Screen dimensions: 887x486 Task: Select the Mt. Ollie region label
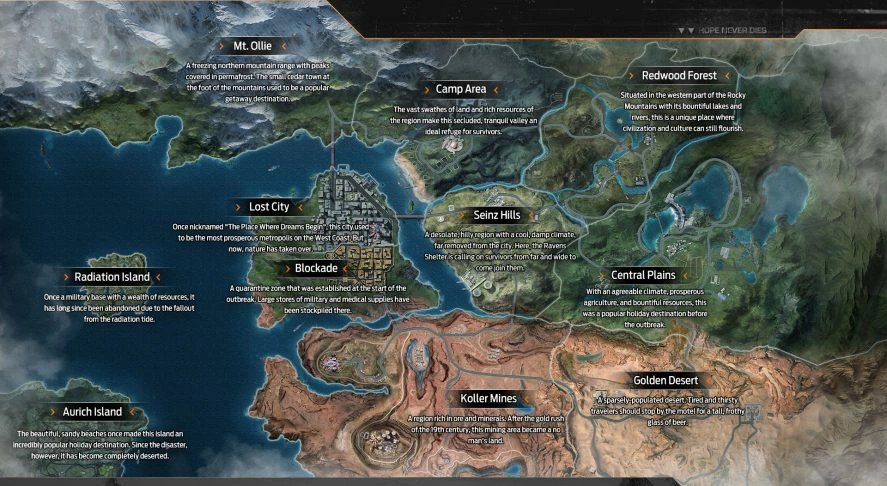pos(253,46)
